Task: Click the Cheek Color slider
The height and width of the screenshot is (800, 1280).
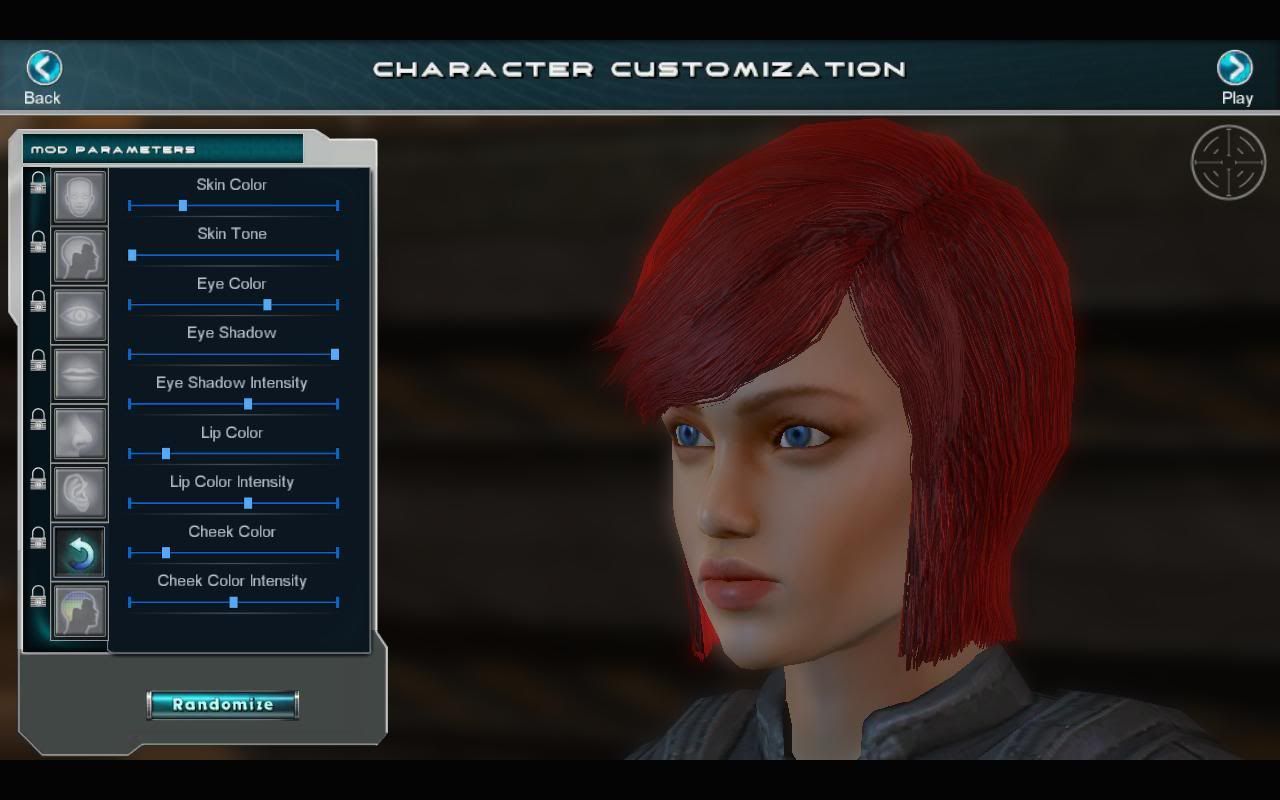Action: click(x=166, y=553)
